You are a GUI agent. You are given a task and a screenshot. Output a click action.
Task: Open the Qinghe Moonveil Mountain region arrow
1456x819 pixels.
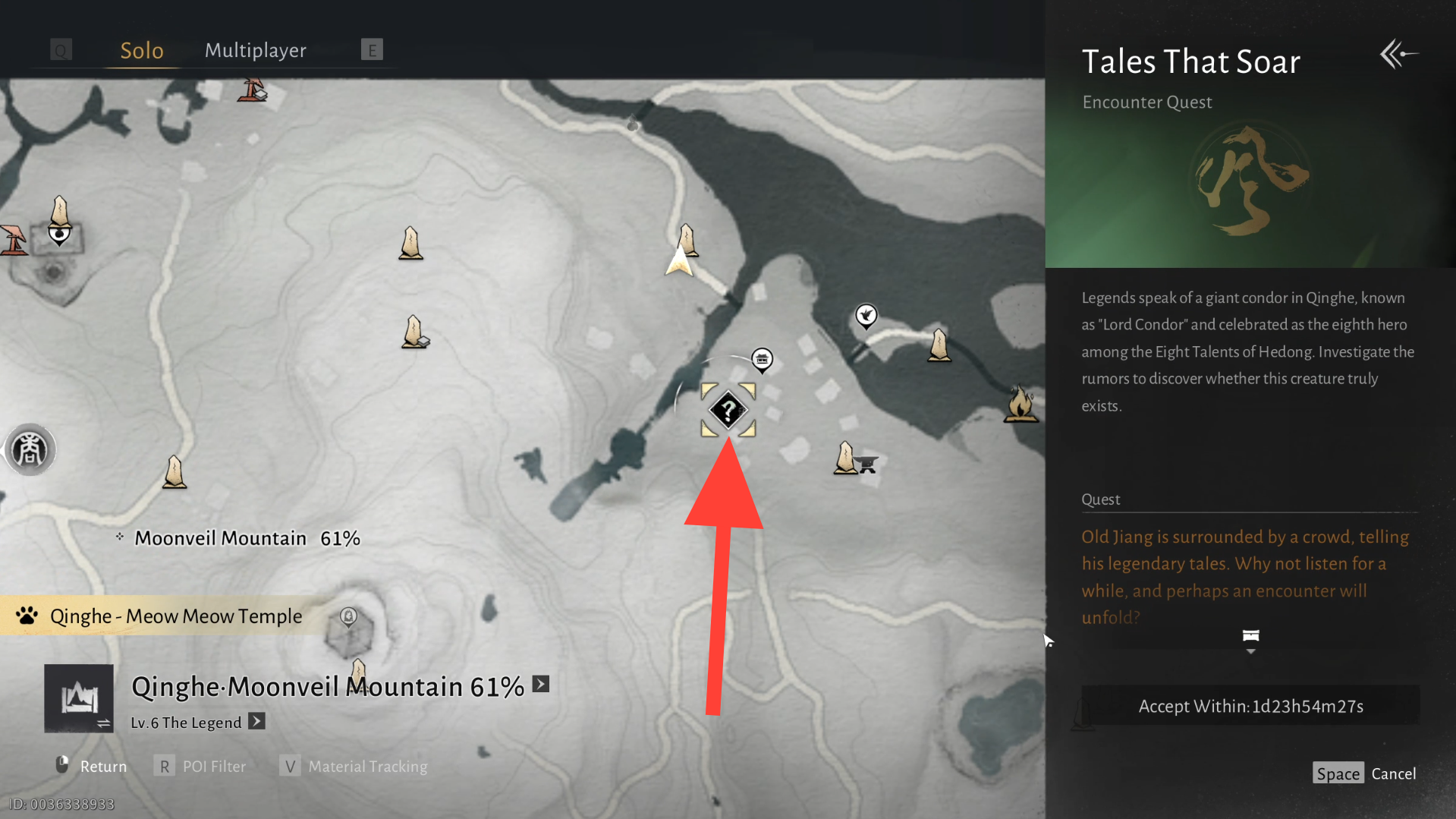coord(541,684)
